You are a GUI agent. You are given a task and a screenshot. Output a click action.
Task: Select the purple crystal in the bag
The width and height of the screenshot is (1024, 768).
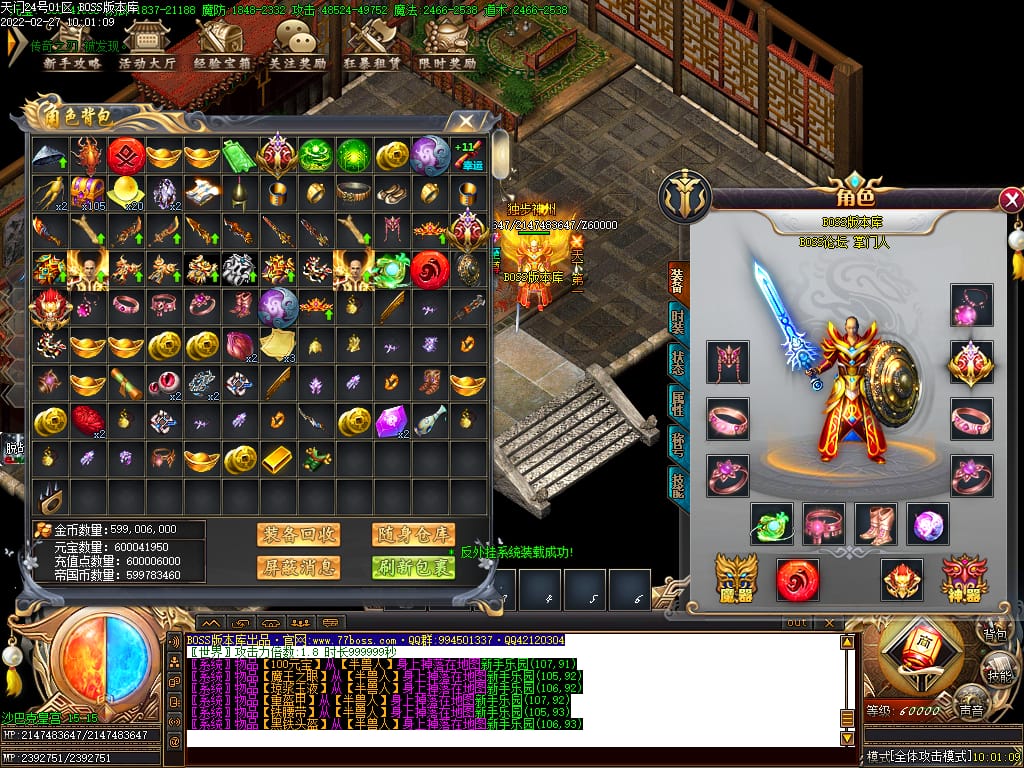click(x=389, y=422)
